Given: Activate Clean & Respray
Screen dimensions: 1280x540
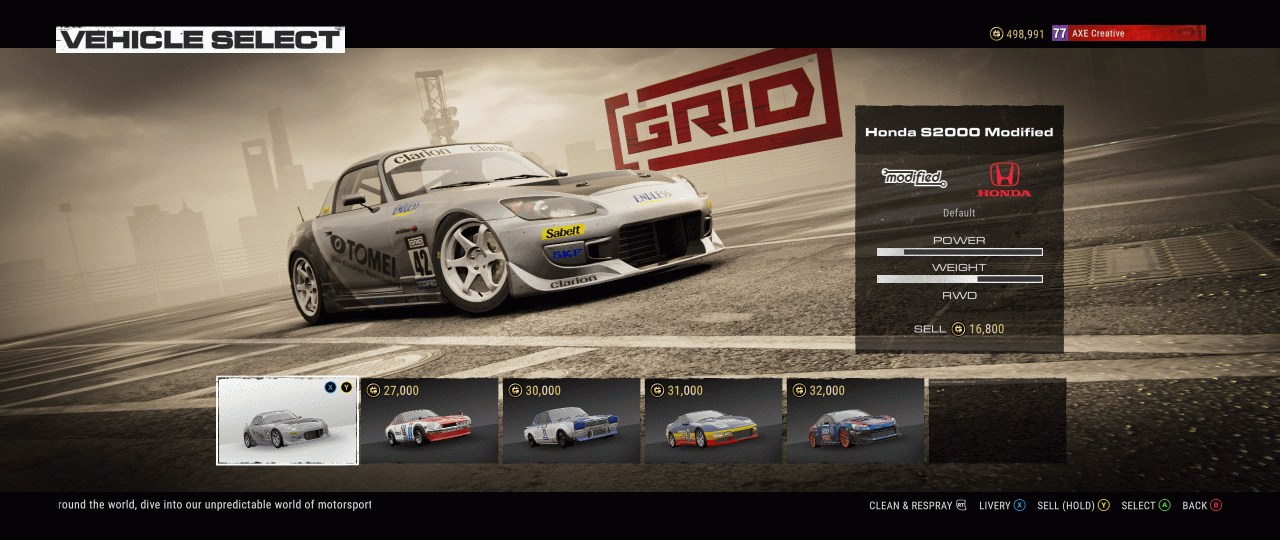Looking at the screenshot, I should coord(917,506).
